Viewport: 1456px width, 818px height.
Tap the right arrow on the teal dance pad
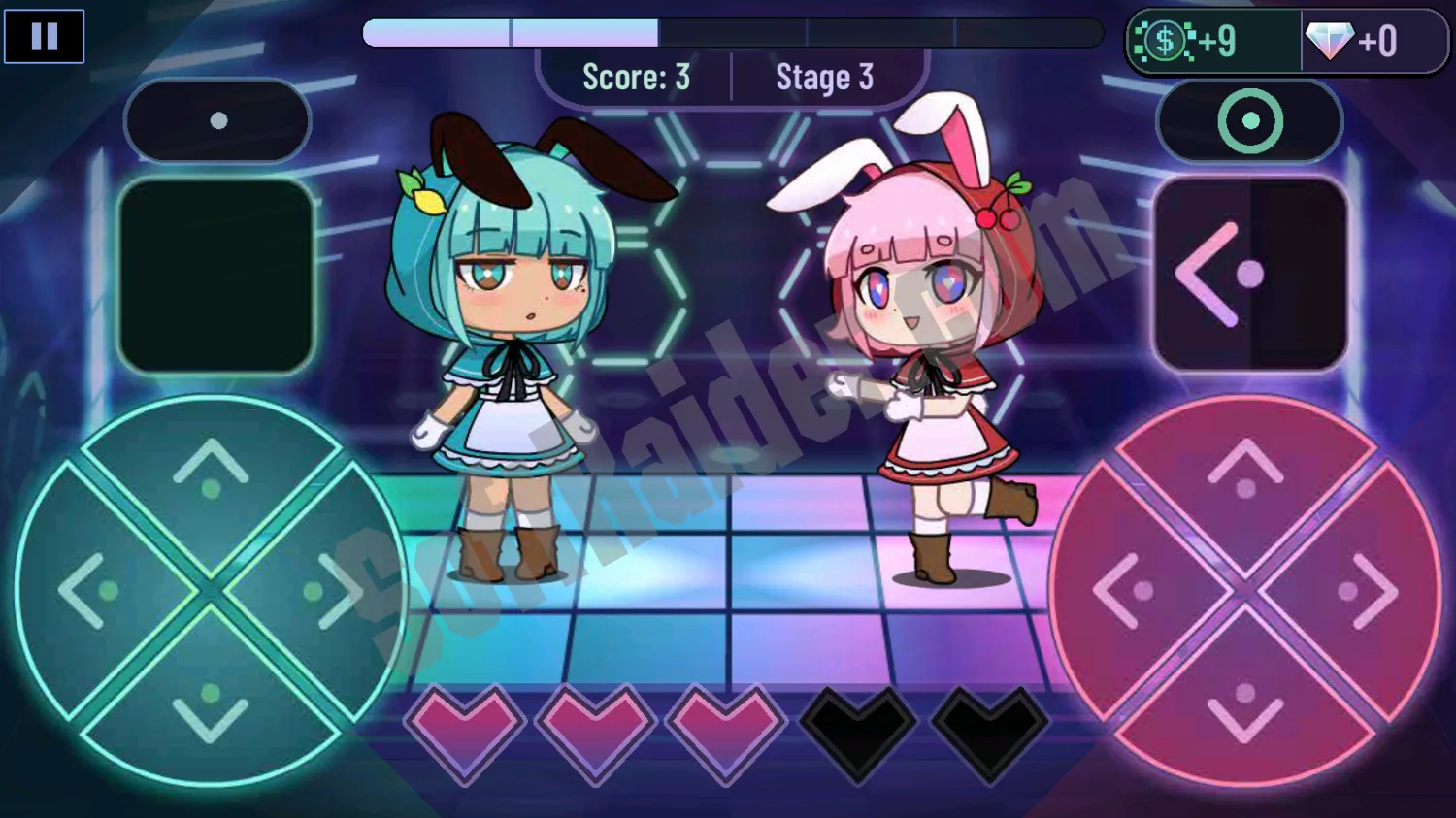pyautogui.click(x=328, y=590)
